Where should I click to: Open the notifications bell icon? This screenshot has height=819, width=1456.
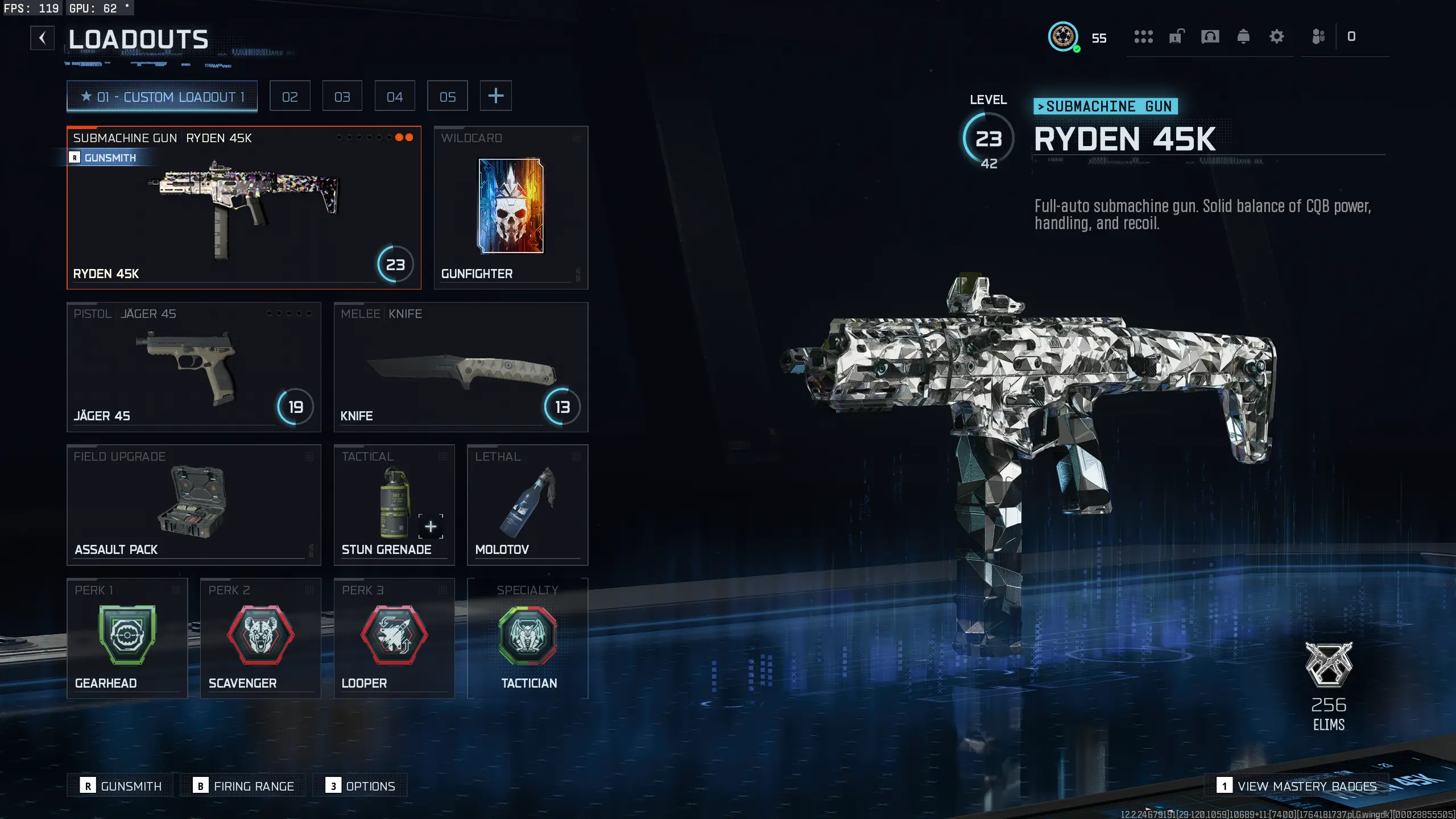pos(1243,37)
